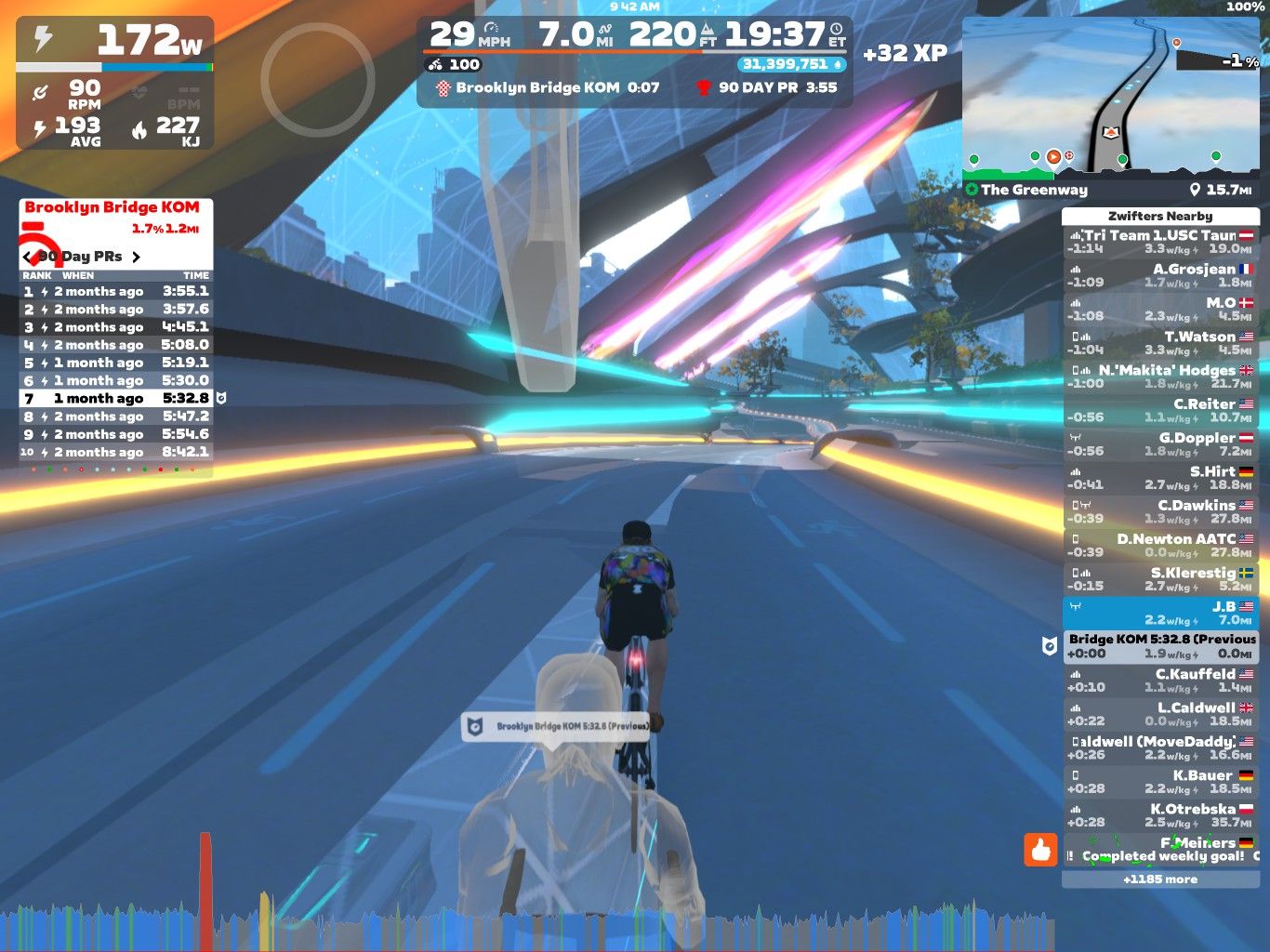Image resolution: width=1270 pixels, height=952 pixels.
Task: Go to the next leaderboard with the right arrow
Action: point(136,257)
